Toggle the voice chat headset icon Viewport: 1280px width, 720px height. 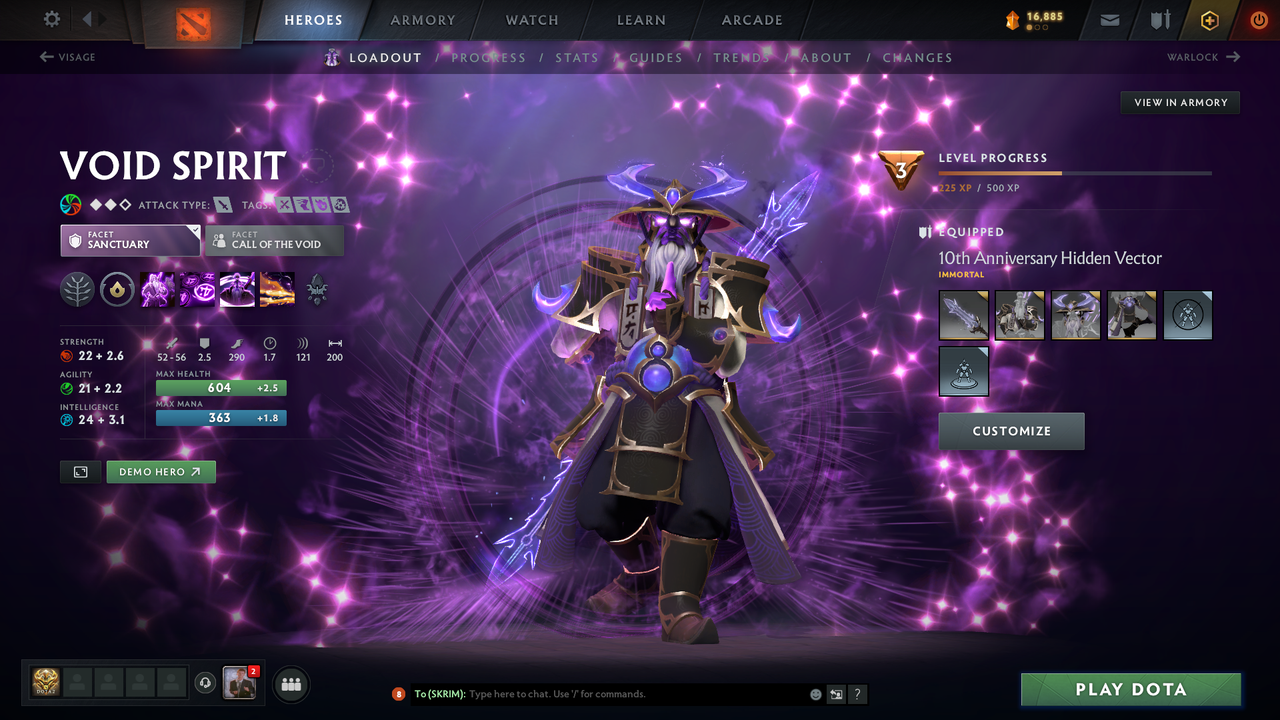pyautogui.click(x=207, y=683)
